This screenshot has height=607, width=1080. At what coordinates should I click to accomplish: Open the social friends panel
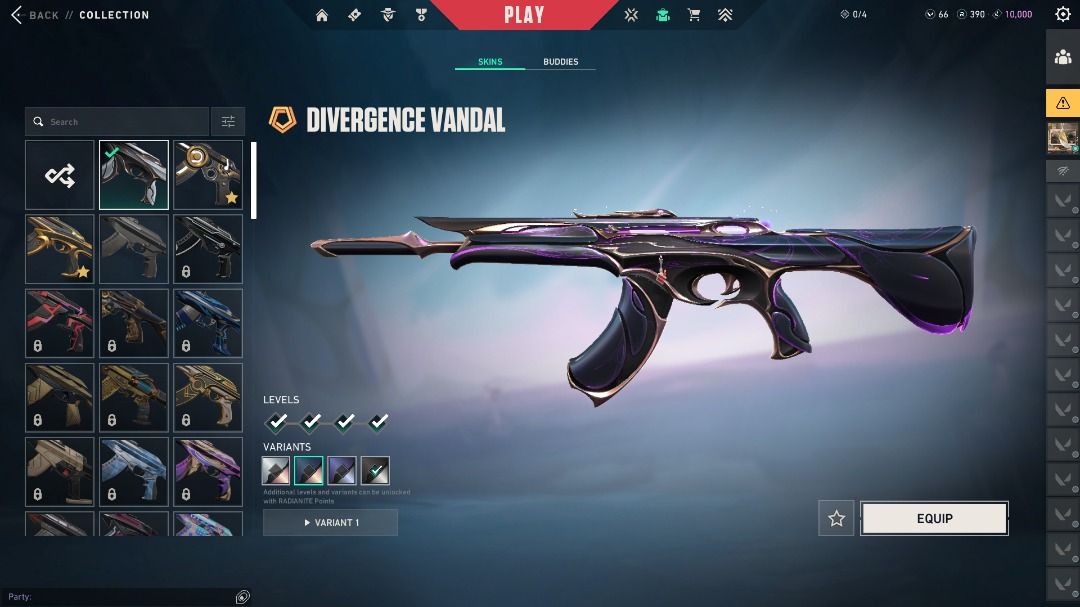click(x=1063, y=57)
